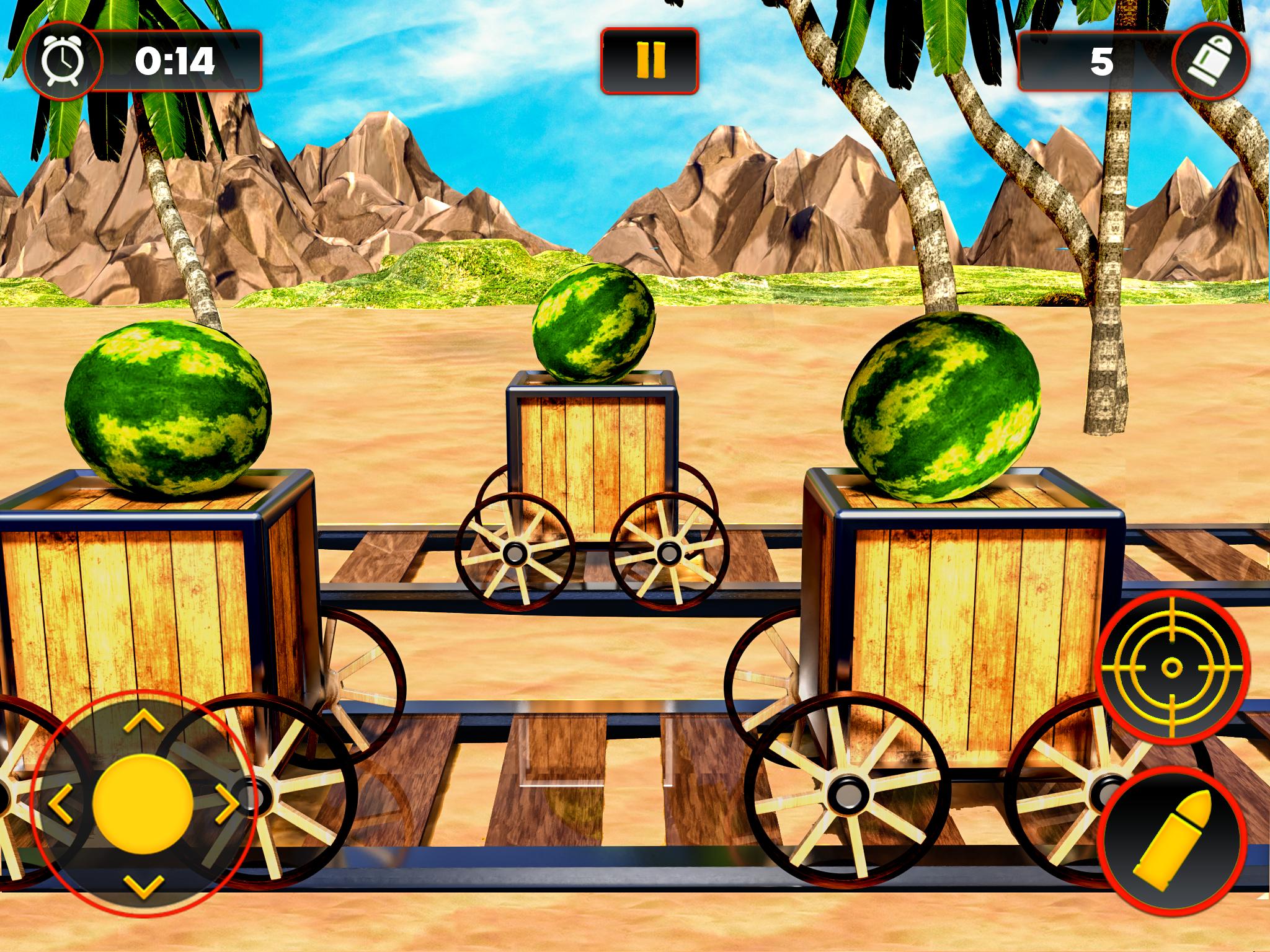Image resolution: width=1270 pixels, height=952 pixels.
Task: Tap the timer reading 0:14
Action: coord(175,61)
